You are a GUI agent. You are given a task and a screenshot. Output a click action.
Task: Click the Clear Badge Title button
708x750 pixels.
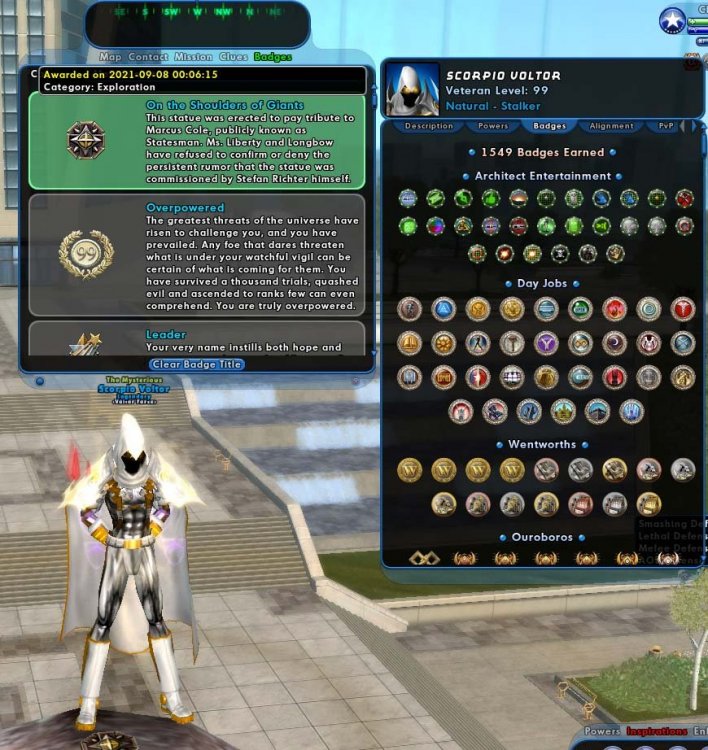click(x=197, y=364)
